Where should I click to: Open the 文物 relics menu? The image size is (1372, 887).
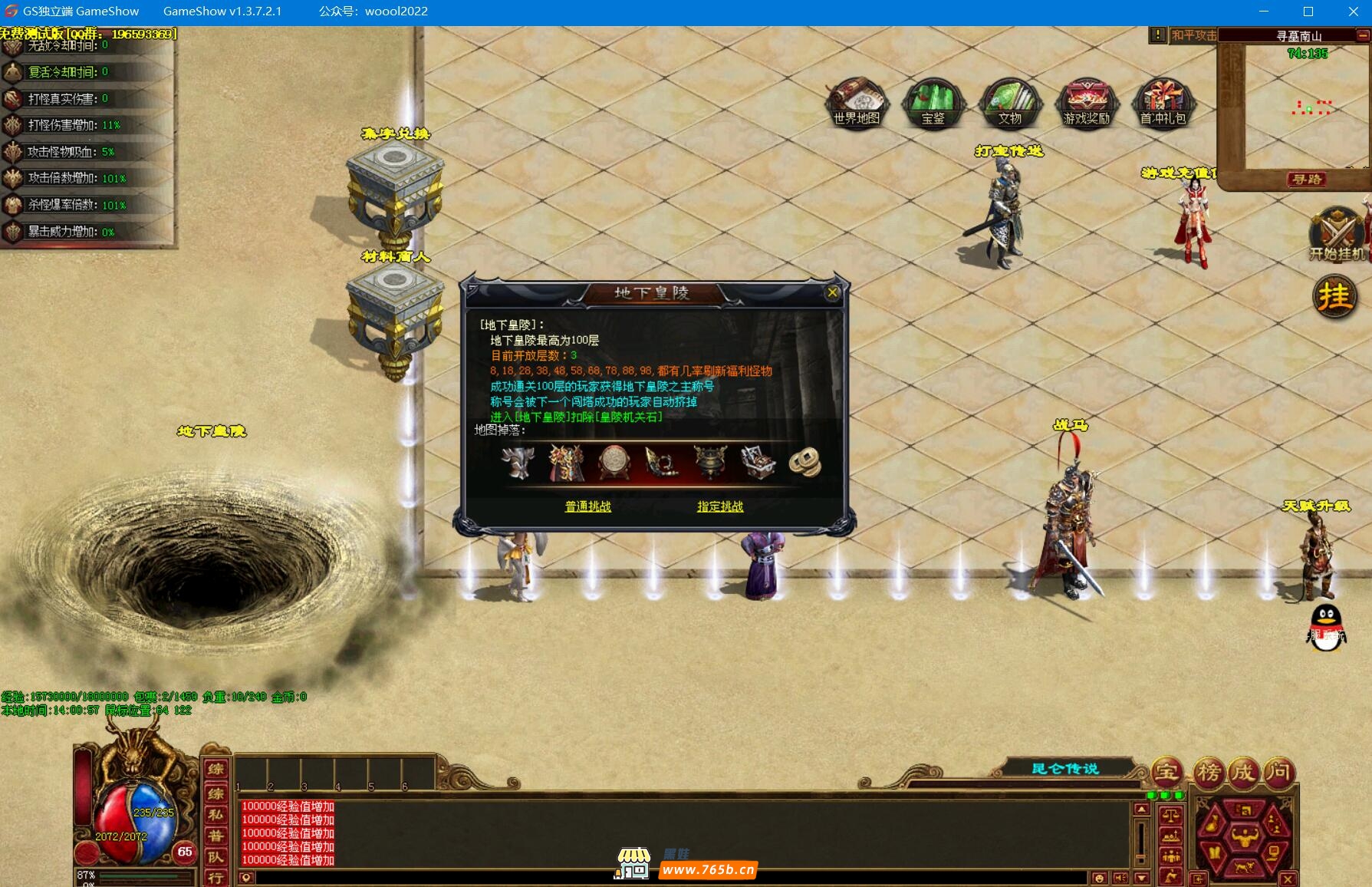point(1009,101)
